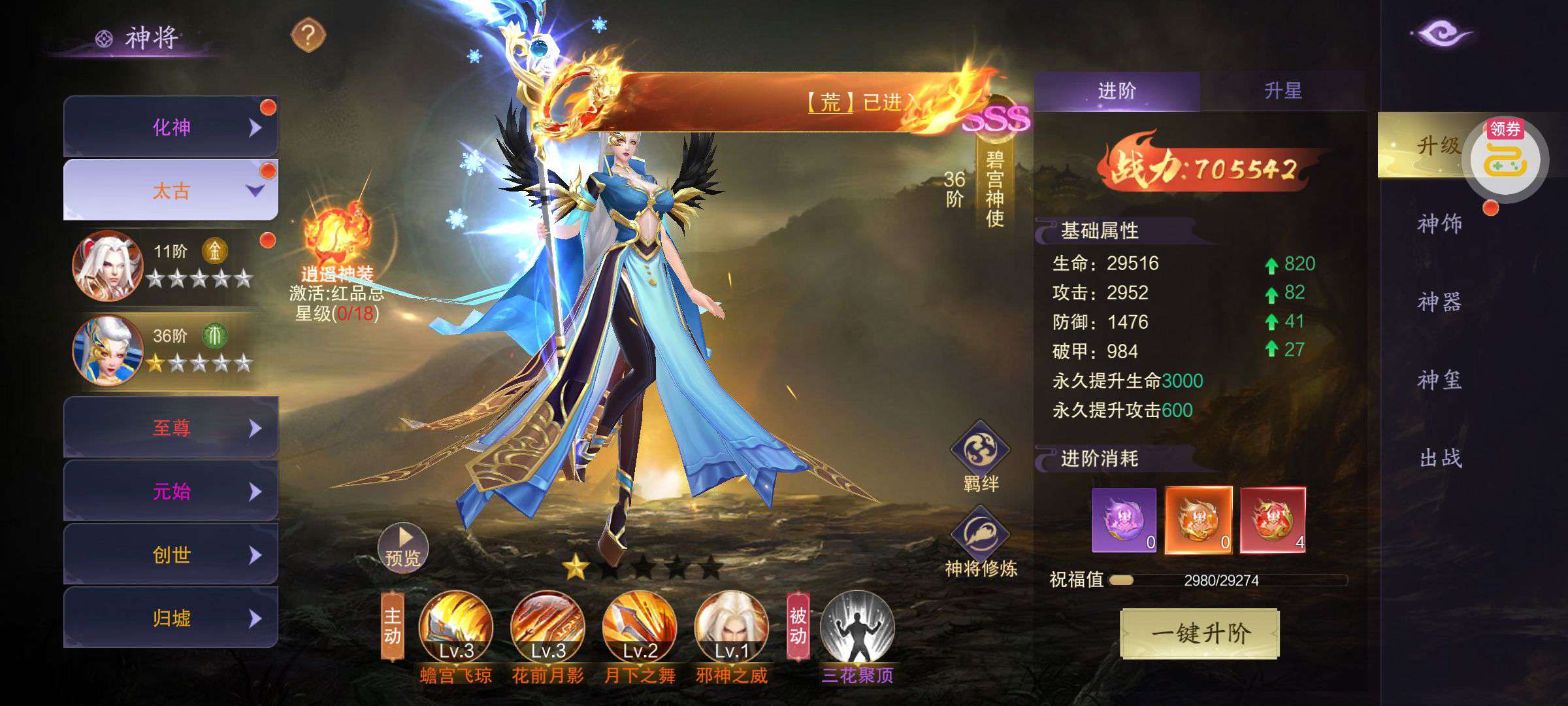This screenshot has height=706, width=1568.
Task: Inspect the 三花聚顶 passive skill
Action: (x=857, y=628)
